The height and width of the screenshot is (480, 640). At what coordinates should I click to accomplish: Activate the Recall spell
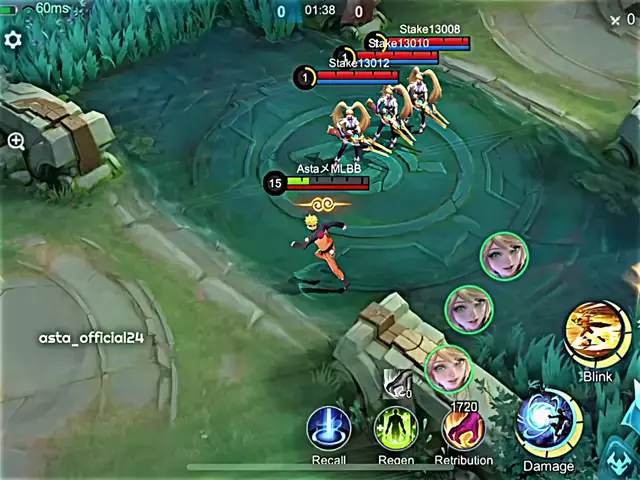coord(328,428)
